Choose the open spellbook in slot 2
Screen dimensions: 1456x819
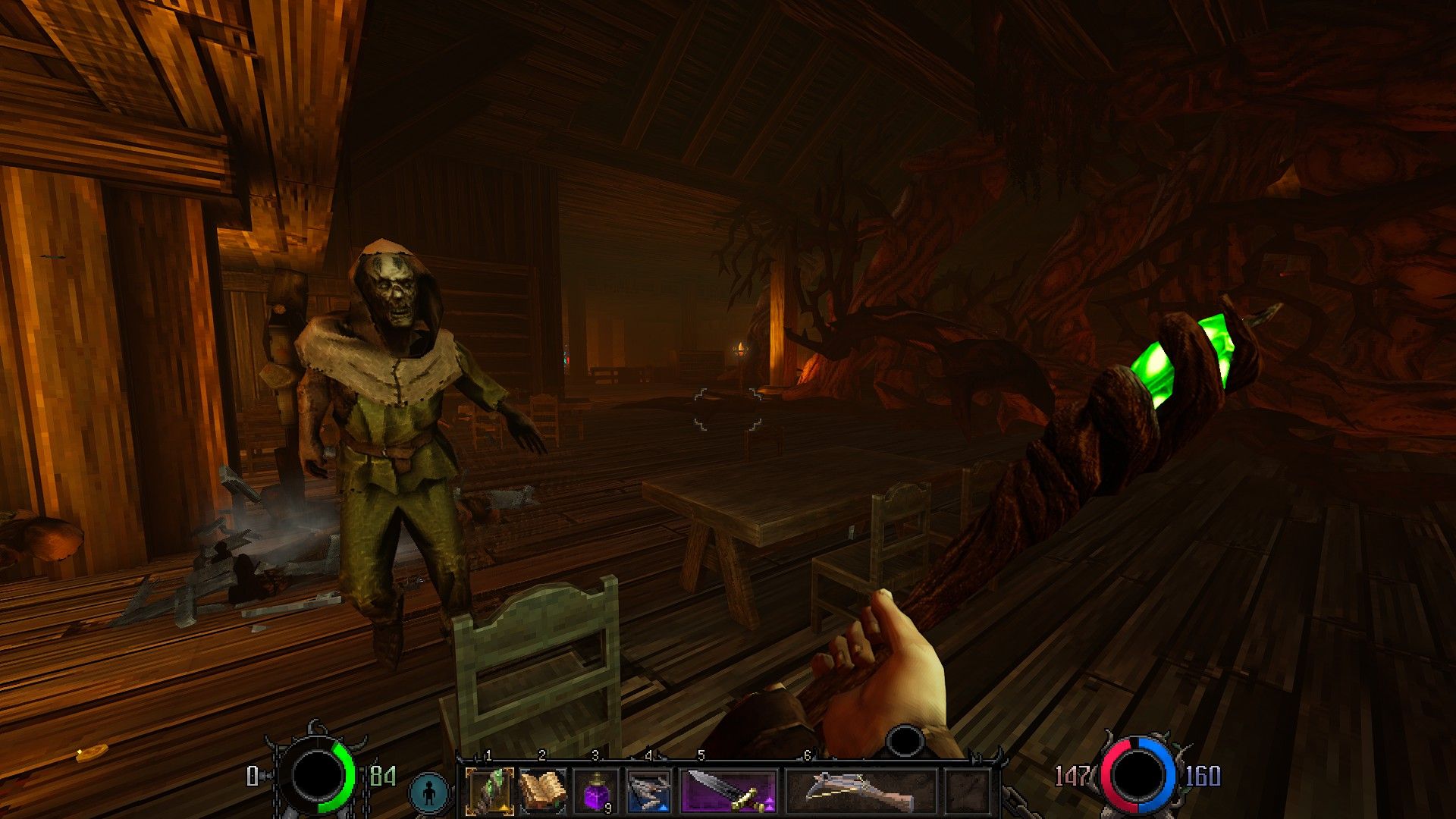[543, 792]
